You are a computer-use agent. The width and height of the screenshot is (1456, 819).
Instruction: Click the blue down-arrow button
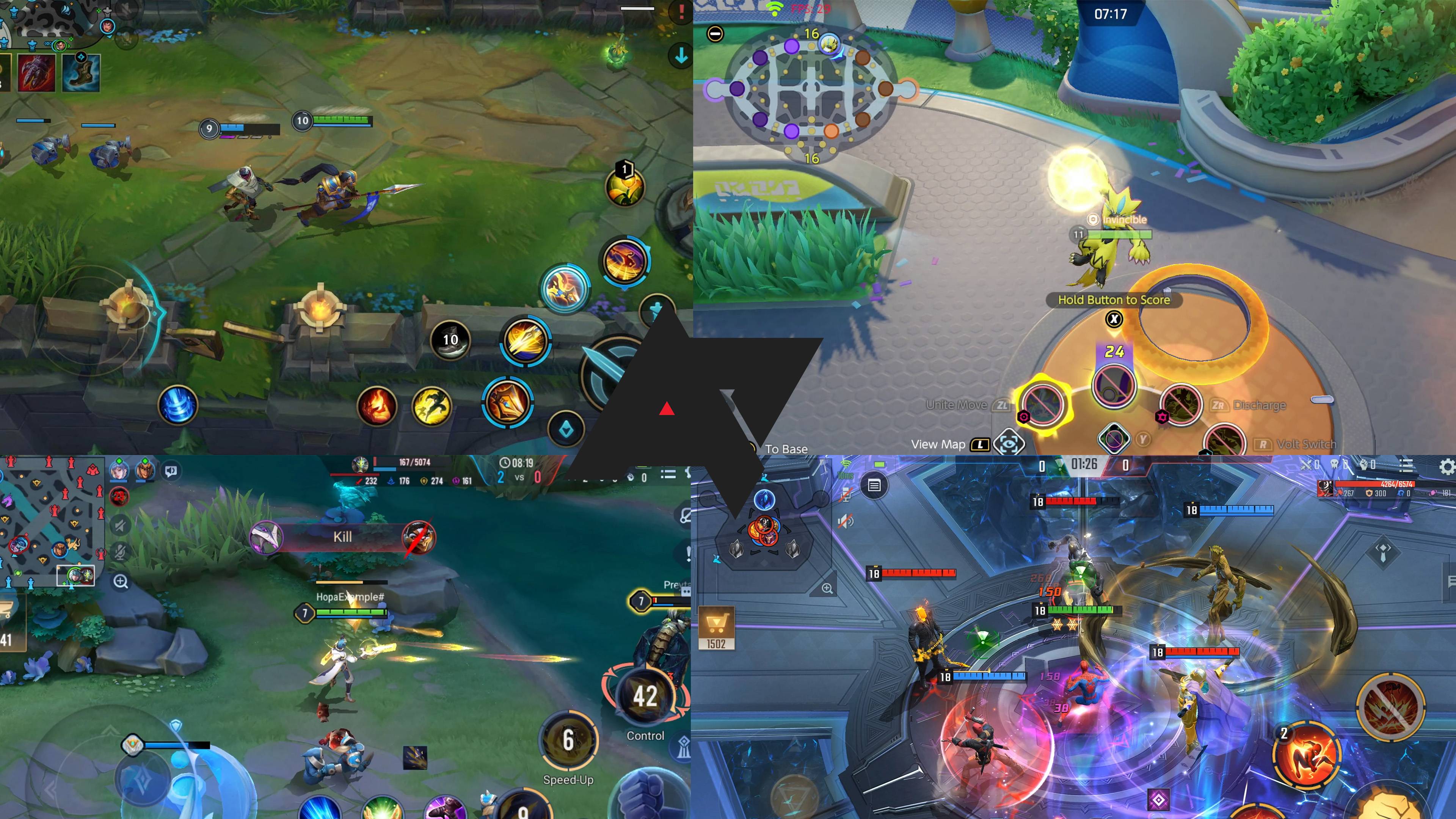point(681,55)
